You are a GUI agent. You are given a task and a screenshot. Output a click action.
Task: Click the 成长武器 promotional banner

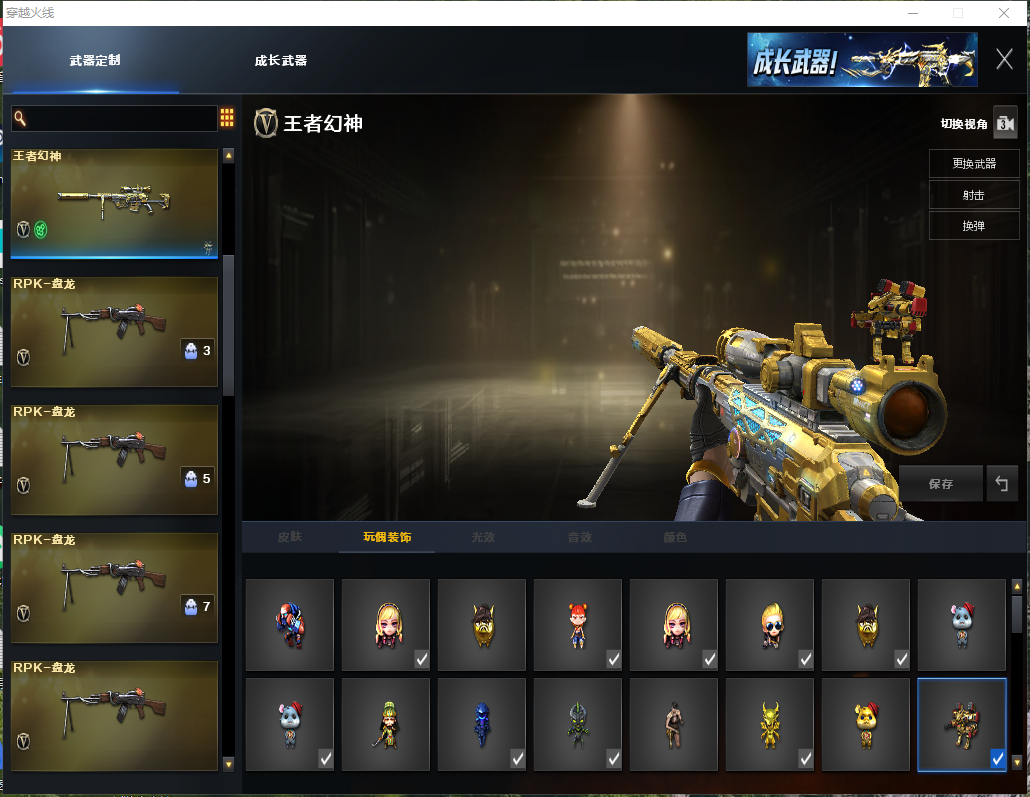point(861,60)
